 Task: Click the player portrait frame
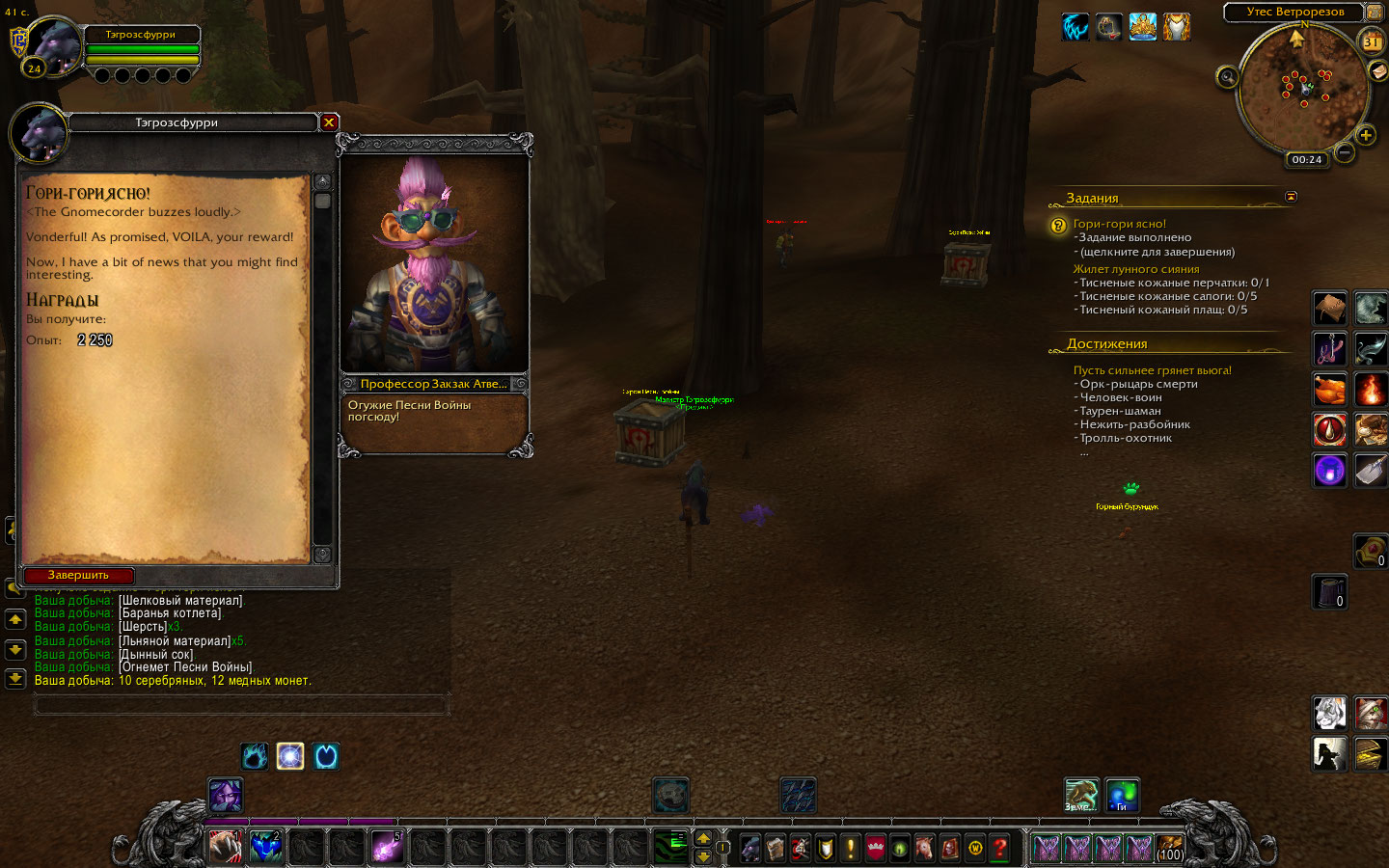pos(53,46)
